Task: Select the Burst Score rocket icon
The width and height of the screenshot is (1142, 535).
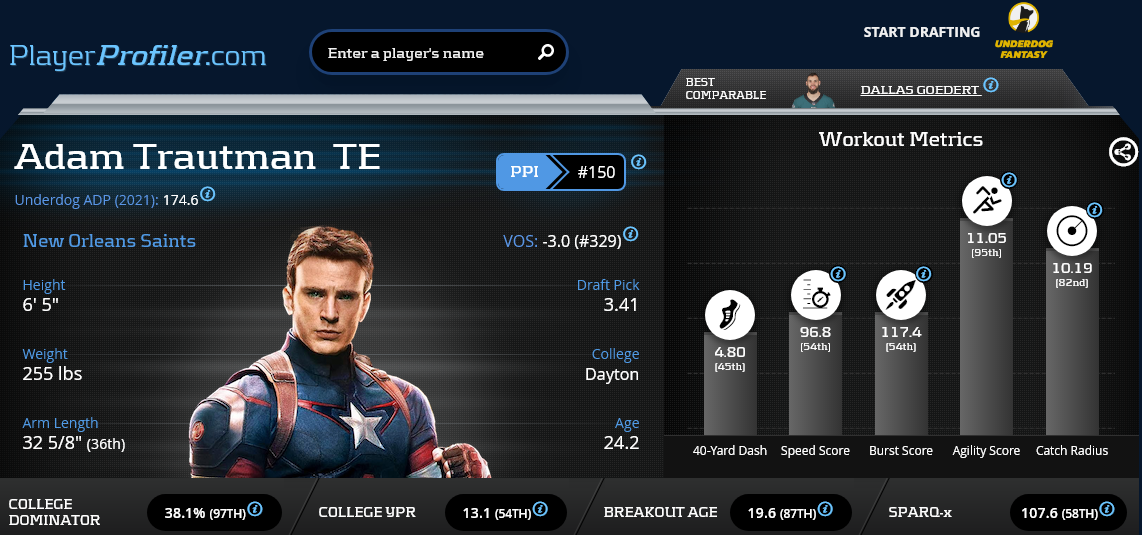Action: click(900, 296)
